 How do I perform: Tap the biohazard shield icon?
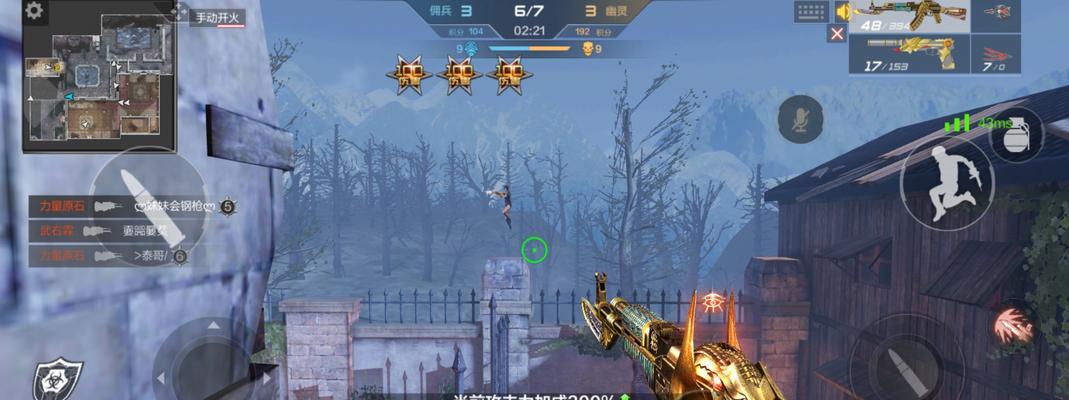[x=50, y=379]
